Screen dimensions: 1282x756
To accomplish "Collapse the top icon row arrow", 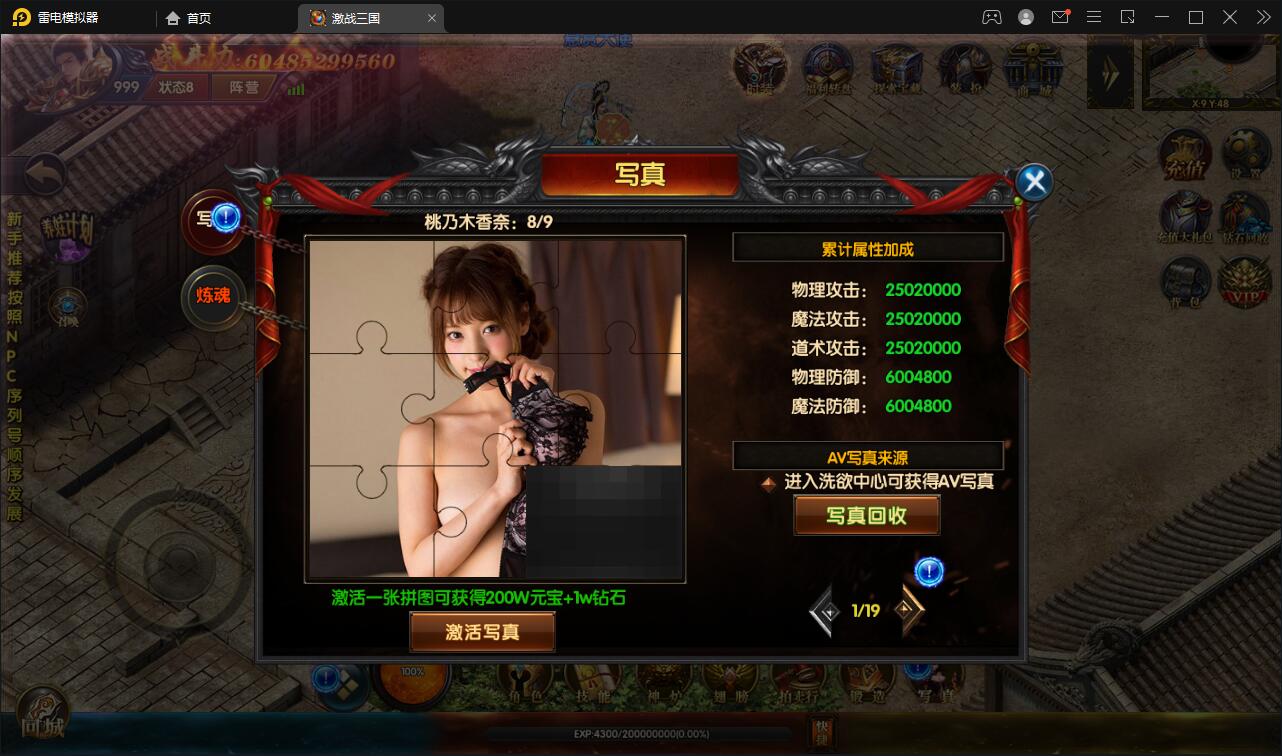I will tap(1109, 72).
